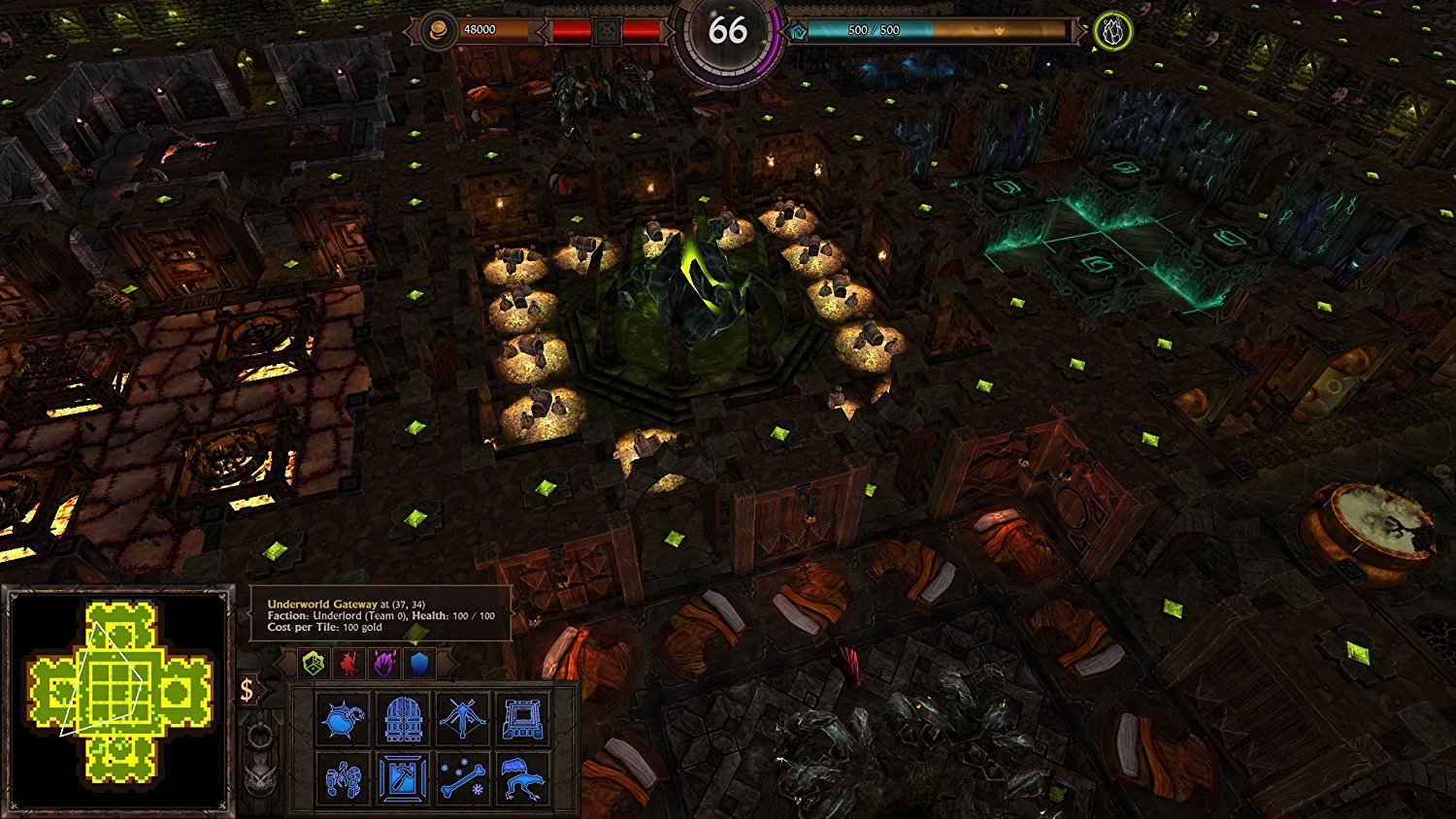Select the spiked Bombard trap icon

(x=342, y=719)
